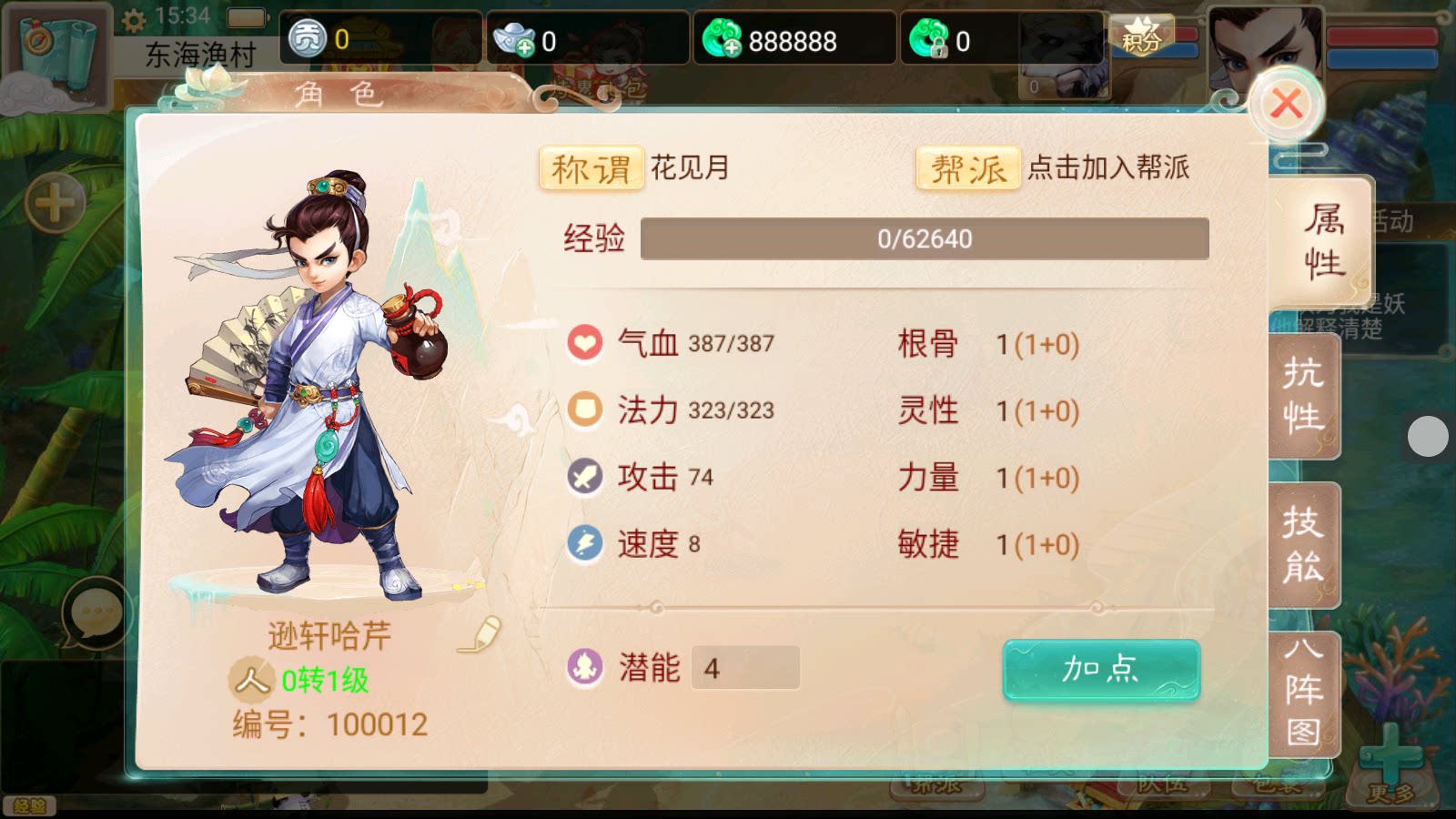
Task: Tap the 加点 add points button
Action: [1100, 669]
